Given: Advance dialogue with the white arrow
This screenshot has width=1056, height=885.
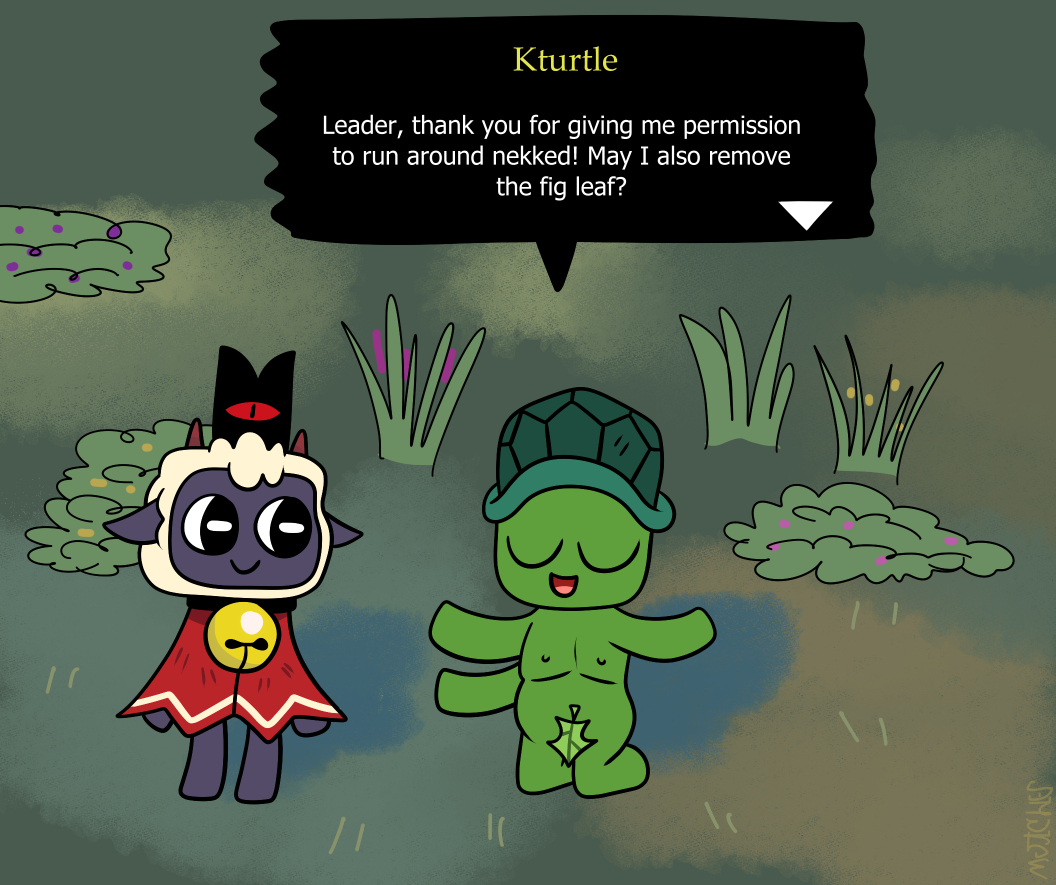Looking at the screenshot, I should pos(805,213).
